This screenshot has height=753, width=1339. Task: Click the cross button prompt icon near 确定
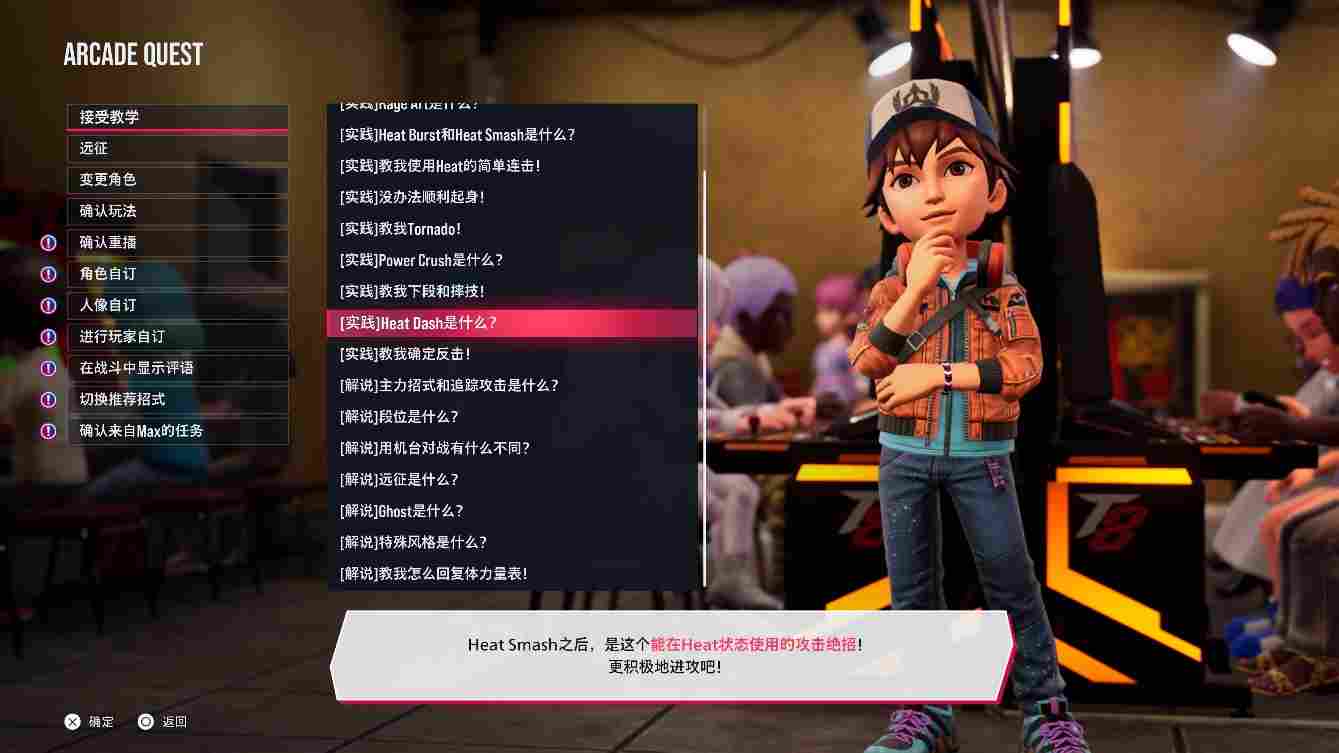click(x=72, y=721)
